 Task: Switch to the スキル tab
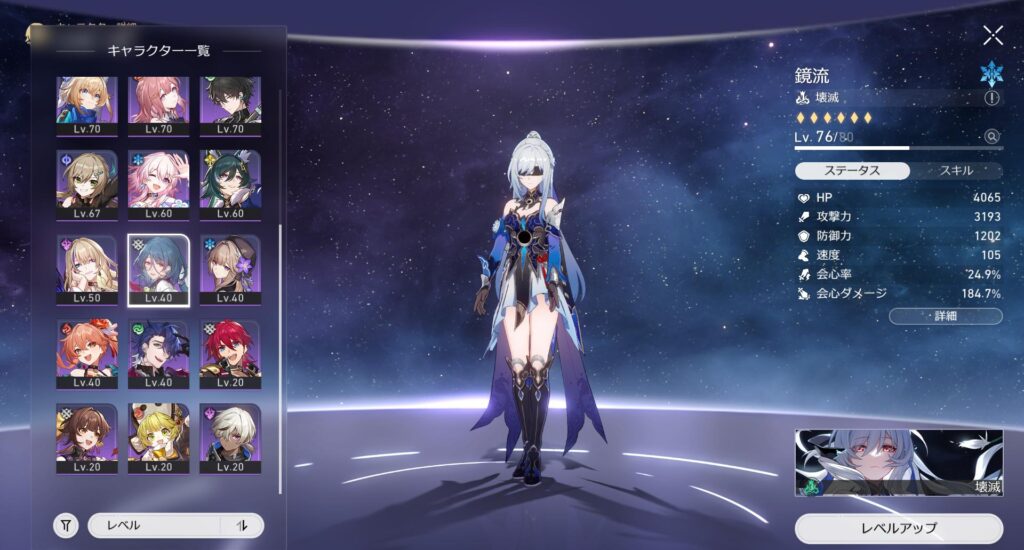tap(957, 171)
